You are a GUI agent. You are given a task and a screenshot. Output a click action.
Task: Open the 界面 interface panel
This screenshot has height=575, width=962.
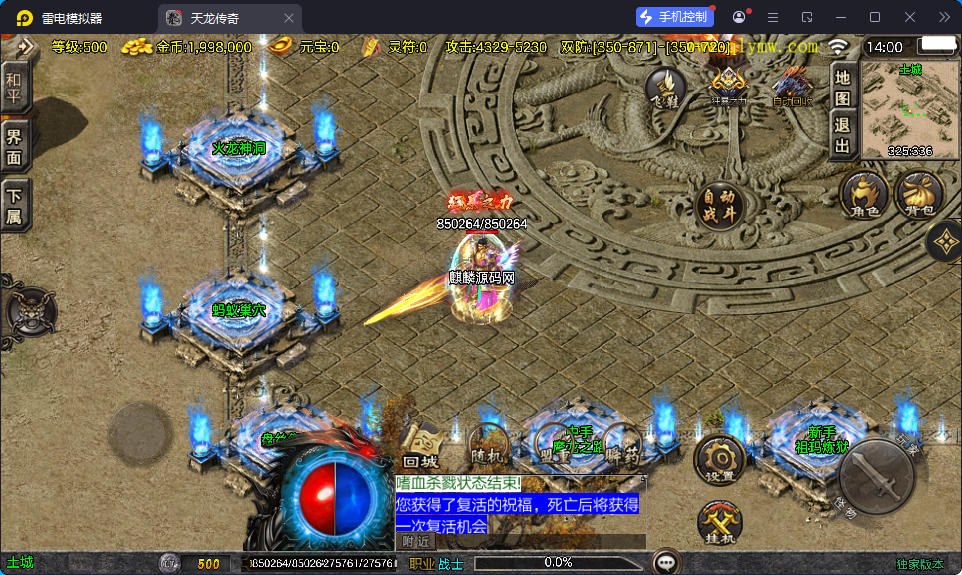[x=14, y=147]
